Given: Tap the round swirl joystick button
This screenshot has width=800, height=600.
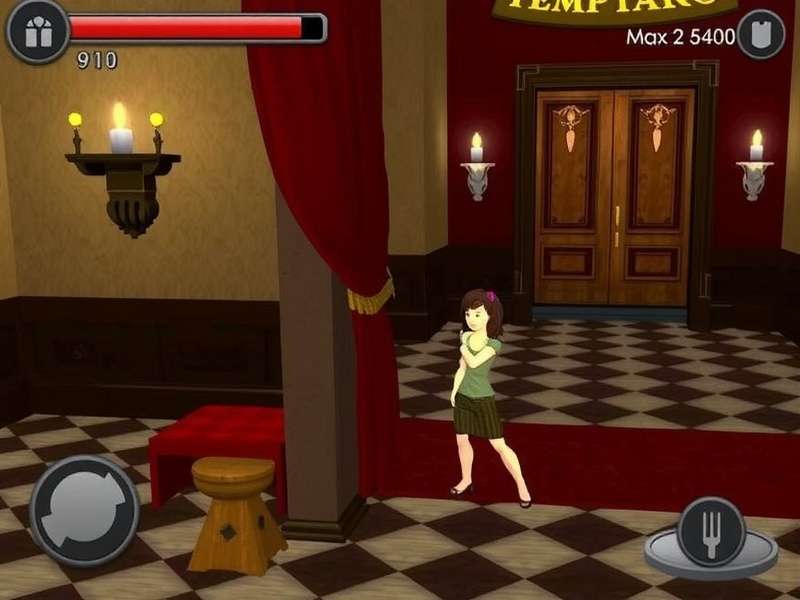Looking at the screenshot, I should 84,510.
